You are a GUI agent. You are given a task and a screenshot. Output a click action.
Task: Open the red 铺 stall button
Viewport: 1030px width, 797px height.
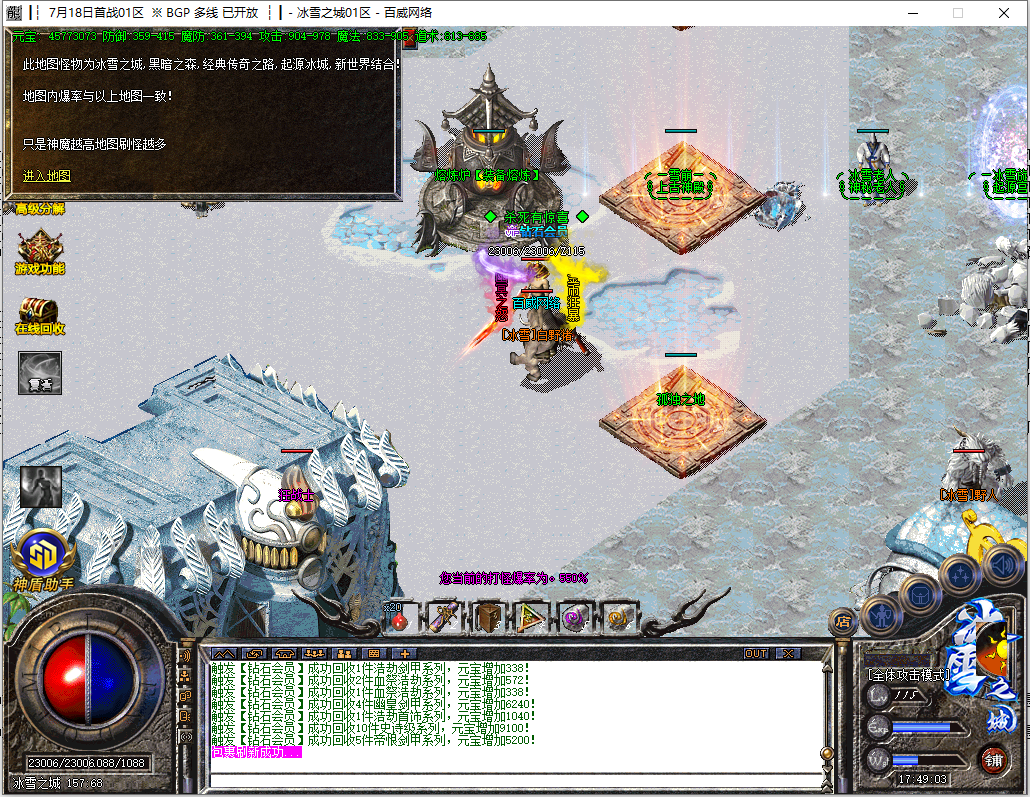[993, 757]
